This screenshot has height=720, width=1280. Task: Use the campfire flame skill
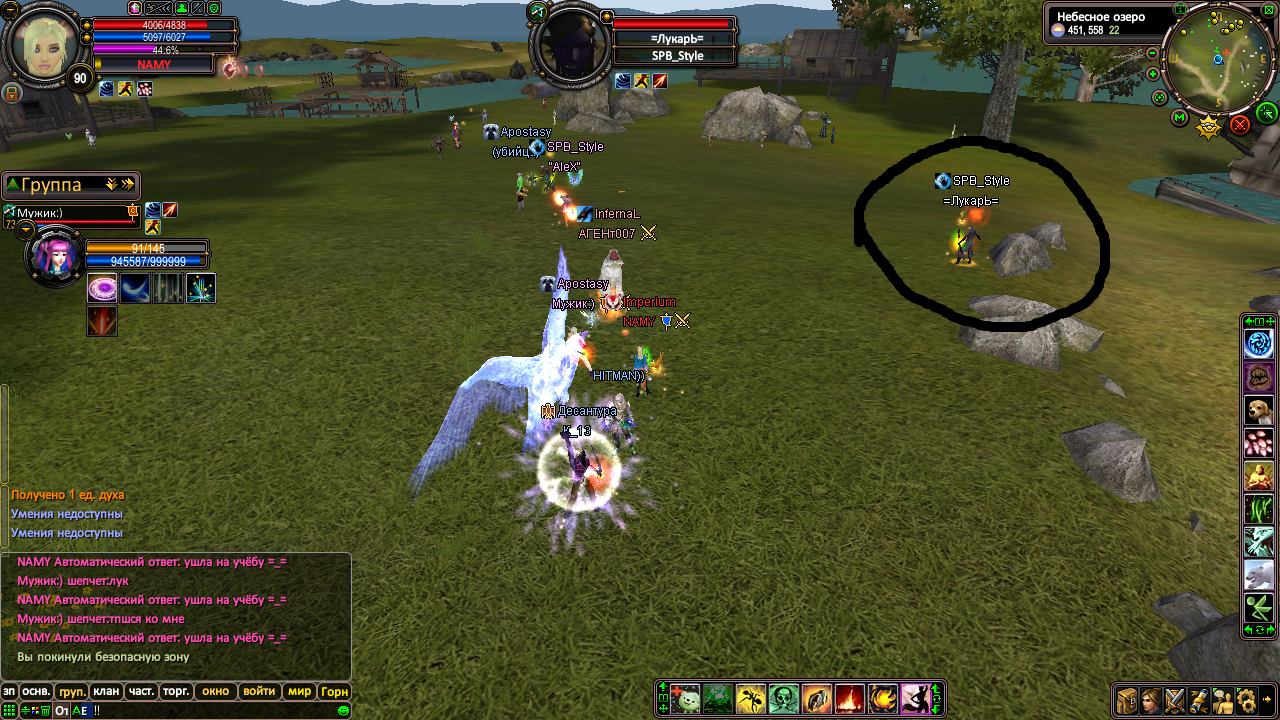pos(849,699)
